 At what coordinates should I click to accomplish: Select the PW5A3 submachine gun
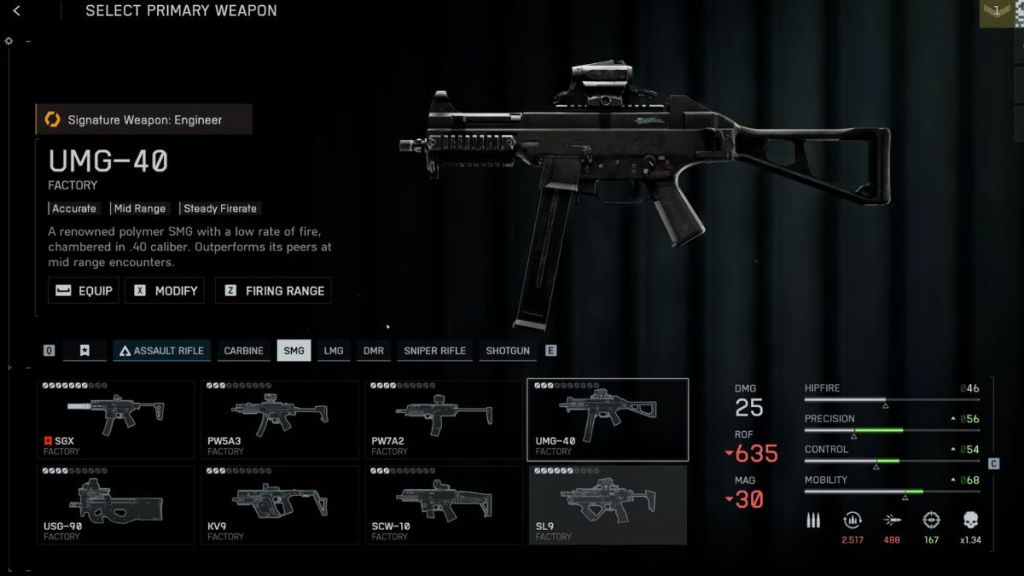pos(280,419)
